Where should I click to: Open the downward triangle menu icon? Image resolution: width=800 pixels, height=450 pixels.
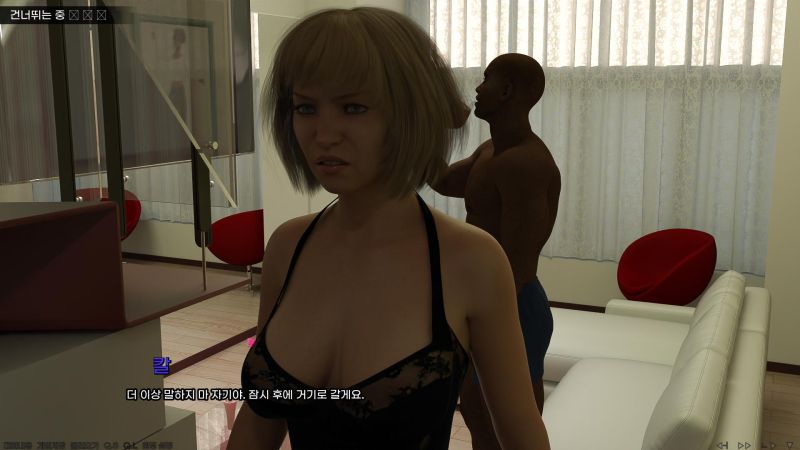789,444
